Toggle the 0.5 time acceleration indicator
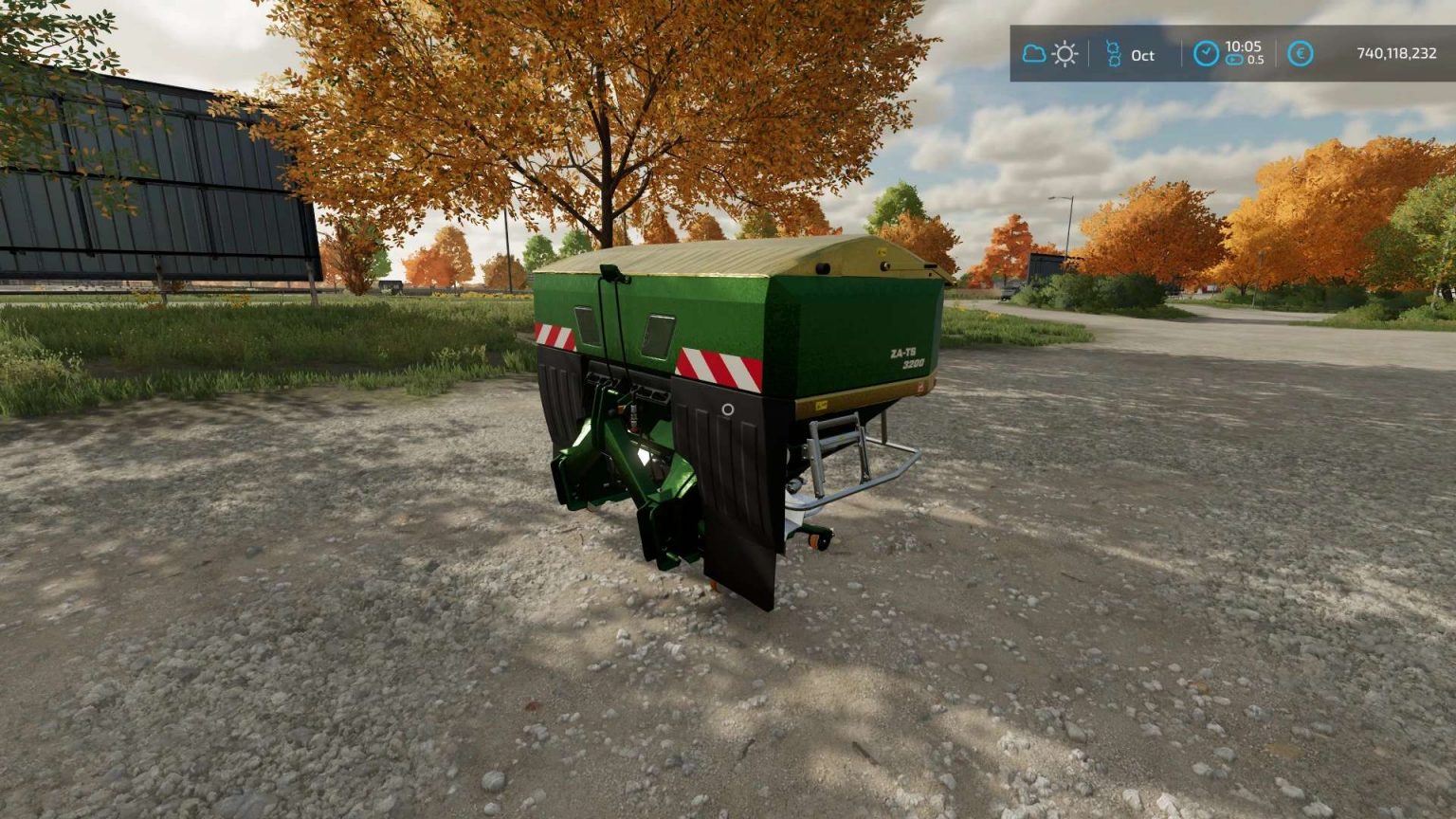The height and width of the screenshot is (819, 1456). [x=1255, y=62]
